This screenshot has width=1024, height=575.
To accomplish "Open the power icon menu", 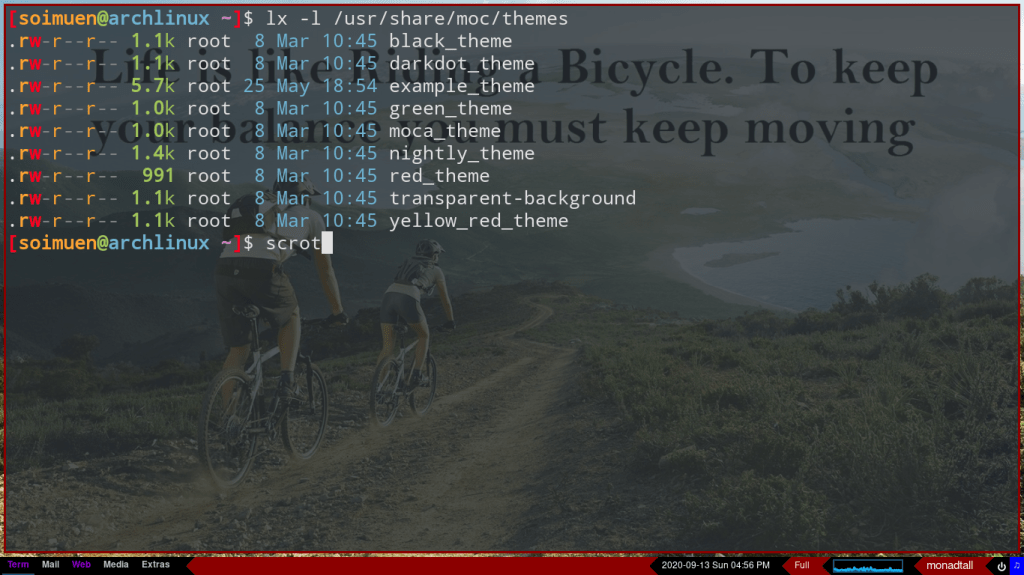I will click(x=1001, y=565).
